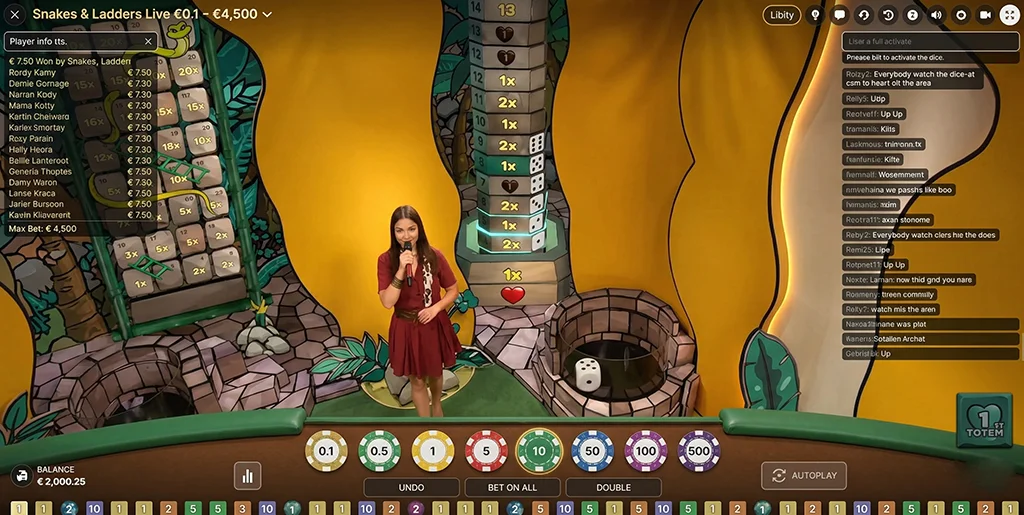
Task: Place a bet with BET ON ALL
Action: [512, 488]
